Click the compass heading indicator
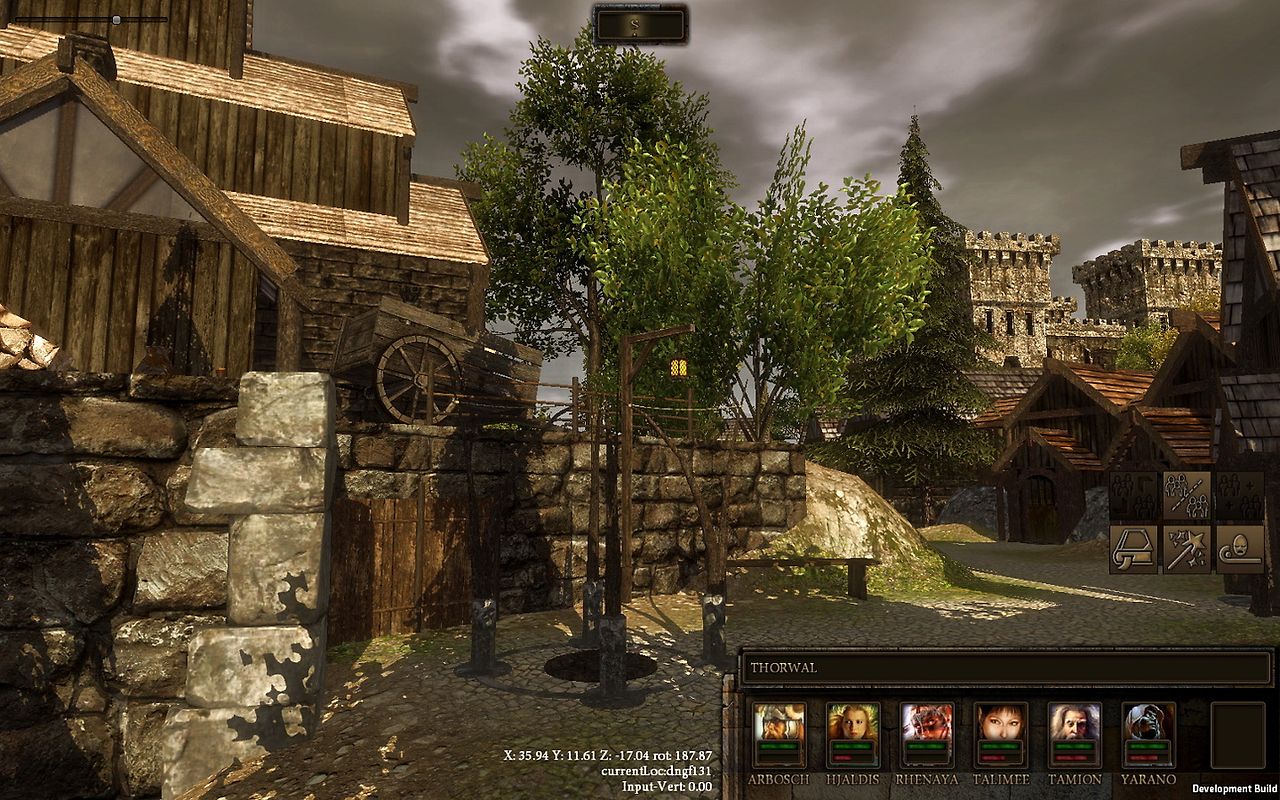Viewport: 1280px width, 800px height. pyautogui.click(x=640, y=25)
